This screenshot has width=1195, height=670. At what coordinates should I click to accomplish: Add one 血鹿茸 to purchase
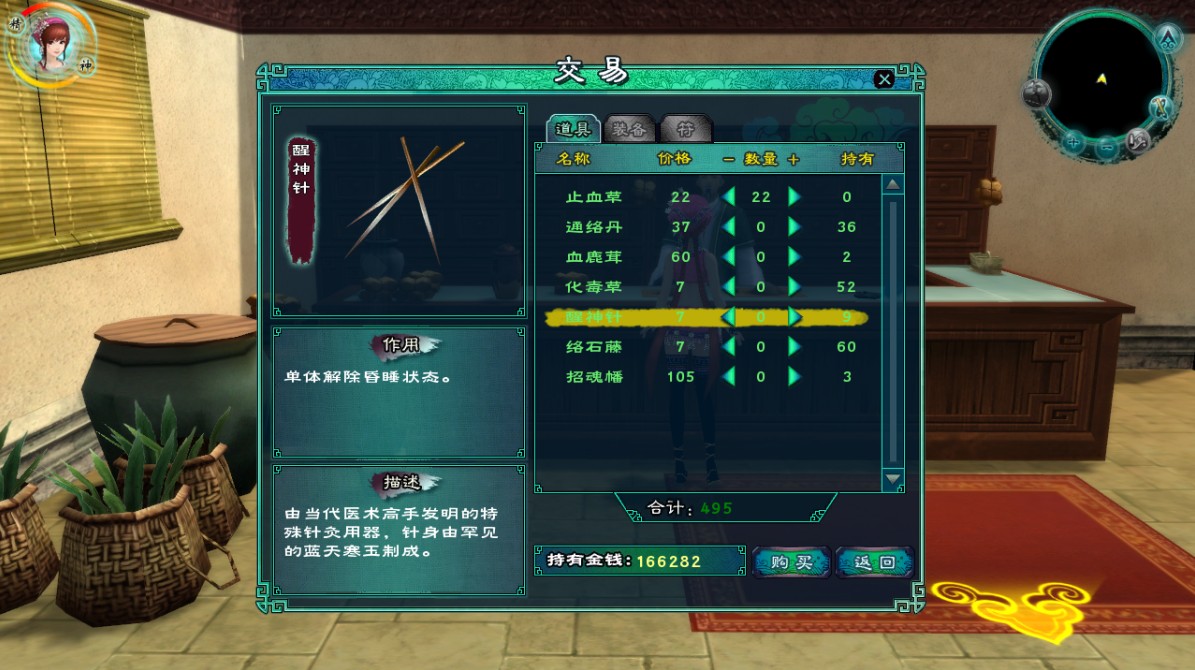pyautogui.click(x=795, y=257)
